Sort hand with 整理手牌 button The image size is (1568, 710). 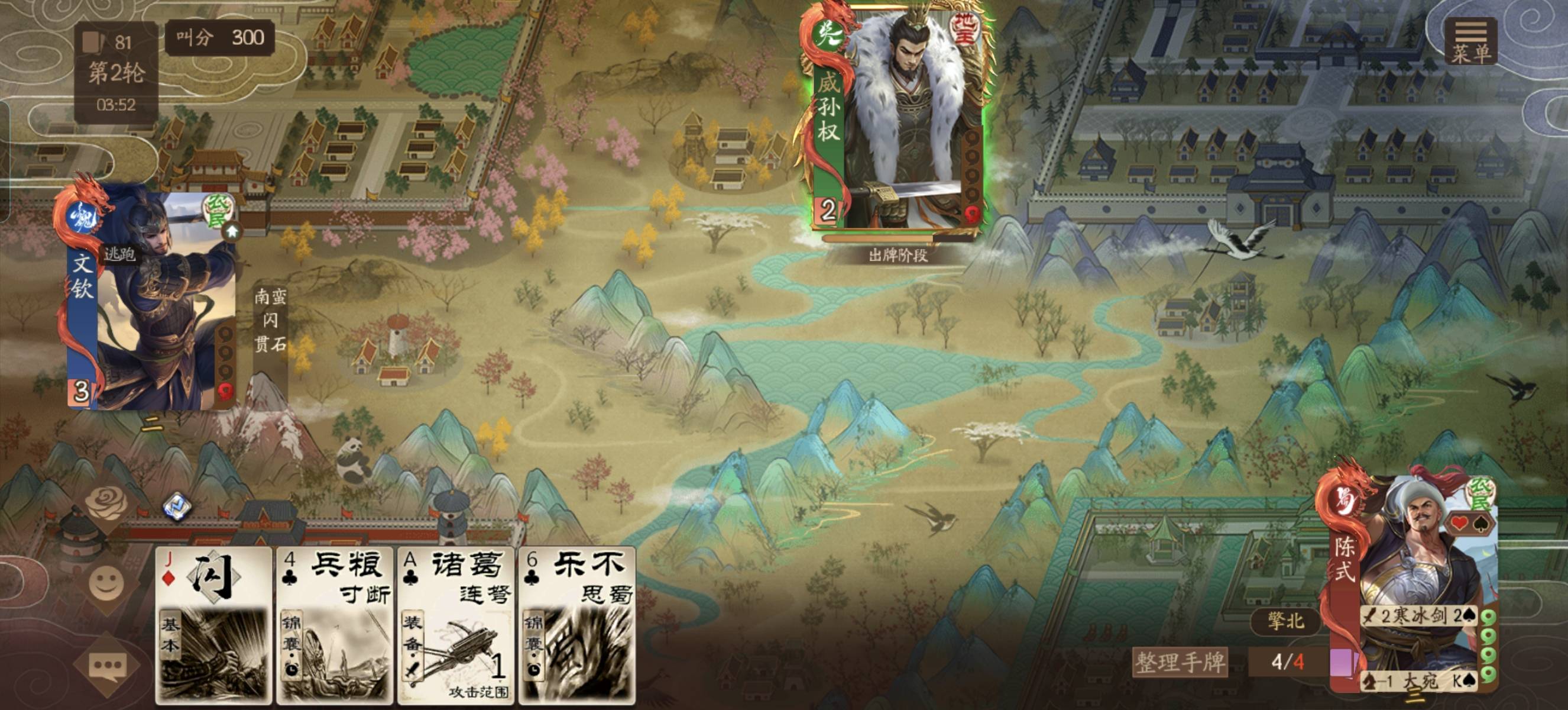tap(1179, 662)
